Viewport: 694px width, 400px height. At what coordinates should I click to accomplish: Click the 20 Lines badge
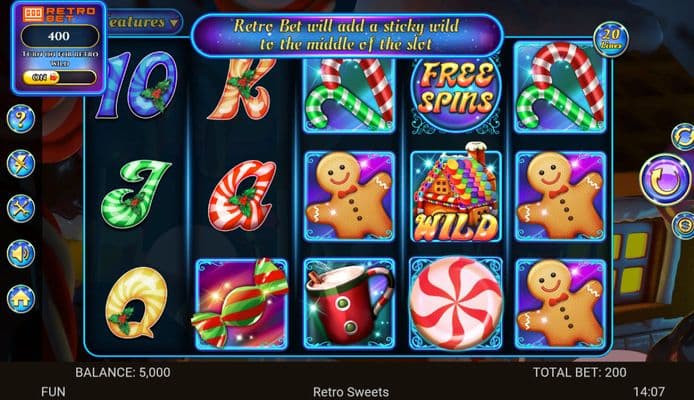[x=611, y=39]
